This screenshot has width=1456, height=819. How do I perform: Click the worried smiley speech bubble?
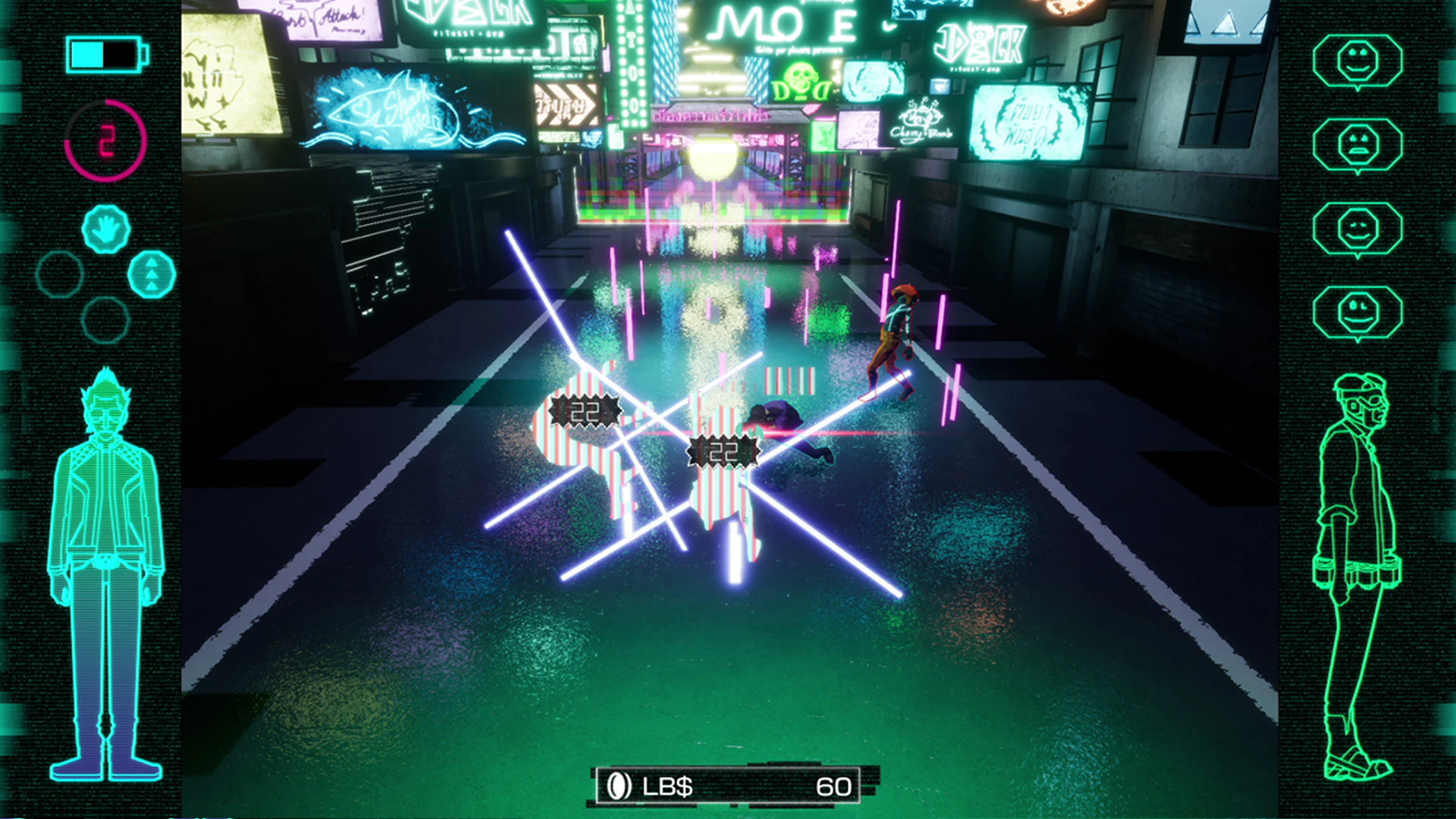[1360, 146]
